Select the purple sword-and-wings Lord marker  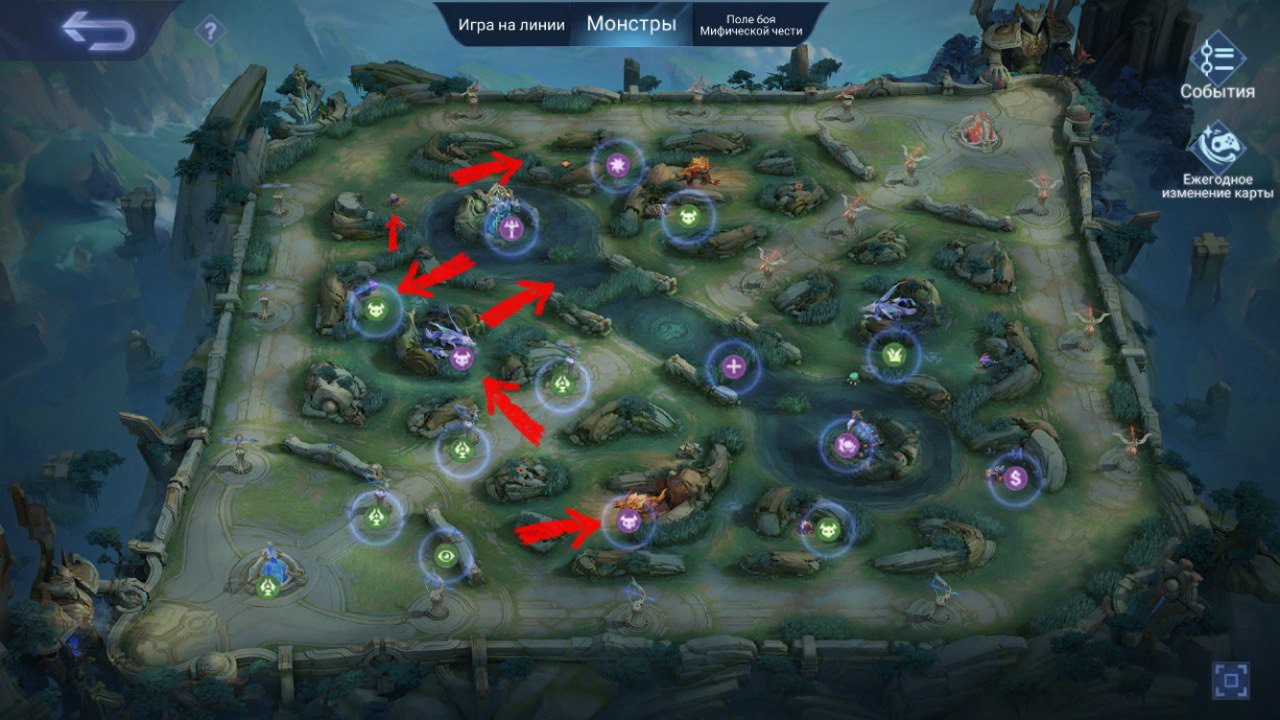(511, 228)
